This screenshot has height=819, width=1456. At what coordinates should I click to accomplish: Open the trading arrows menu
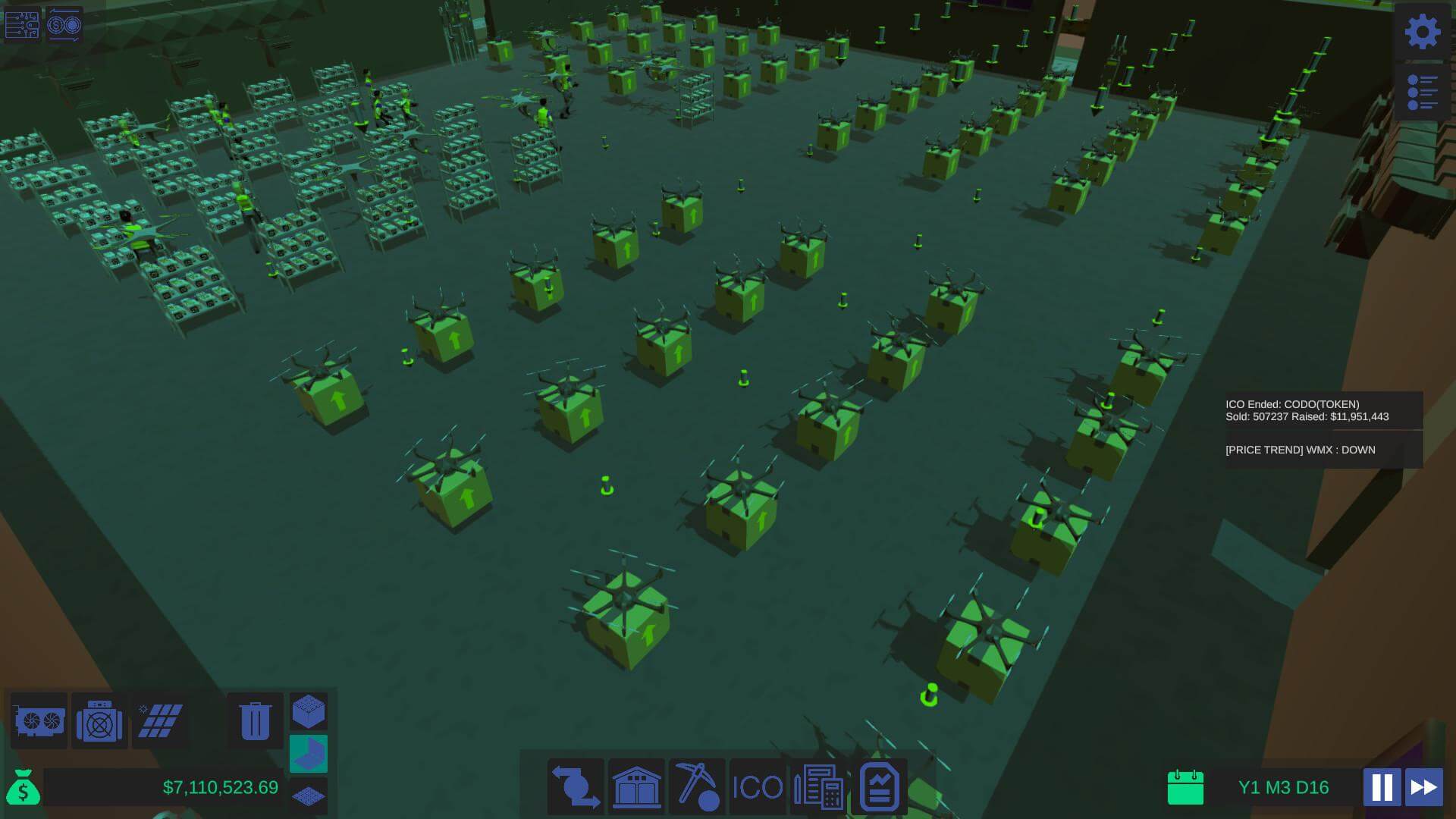[576, 786]
